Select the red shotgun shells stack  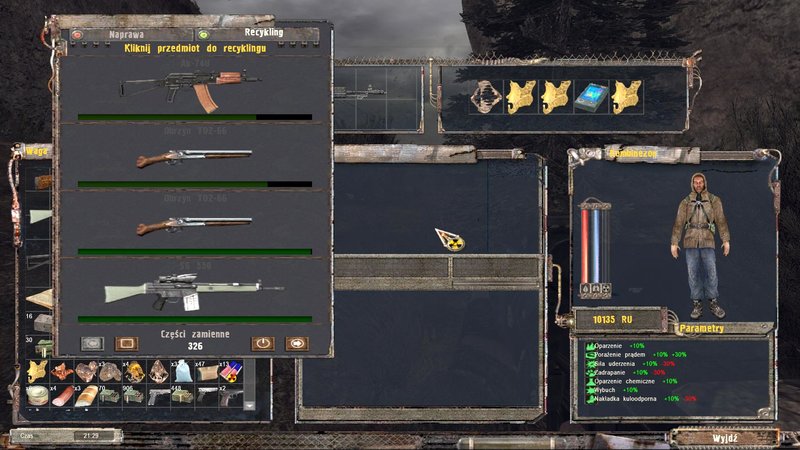(232, 372)
